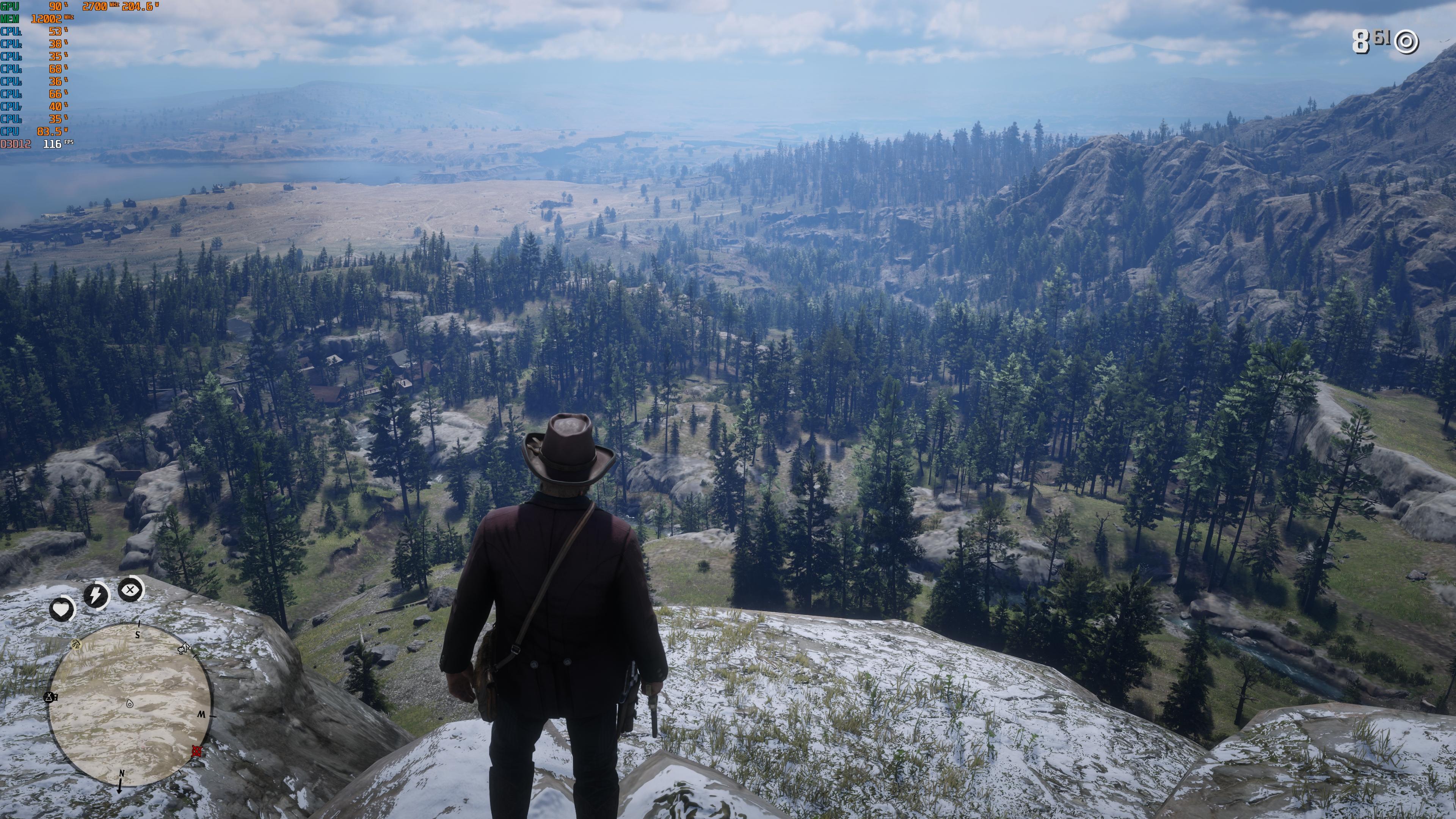This screenshot has height=819, width=1456.
Task: Click the S compass letter on the minimap
Action: (137, 635)
